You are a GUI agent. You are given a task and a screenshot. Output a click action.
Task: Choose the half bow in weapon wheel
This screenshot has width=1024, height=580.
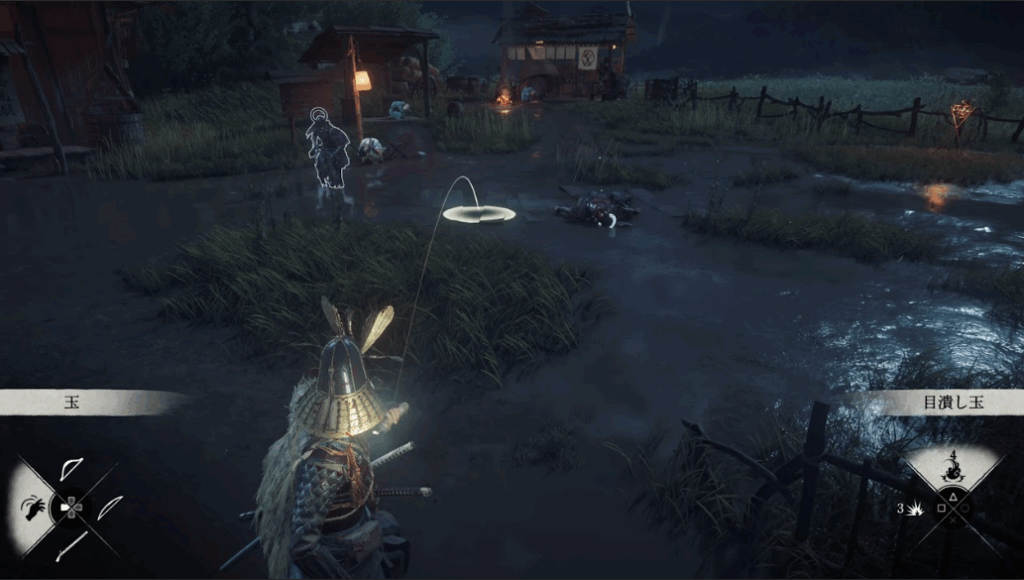coord(71,470)
